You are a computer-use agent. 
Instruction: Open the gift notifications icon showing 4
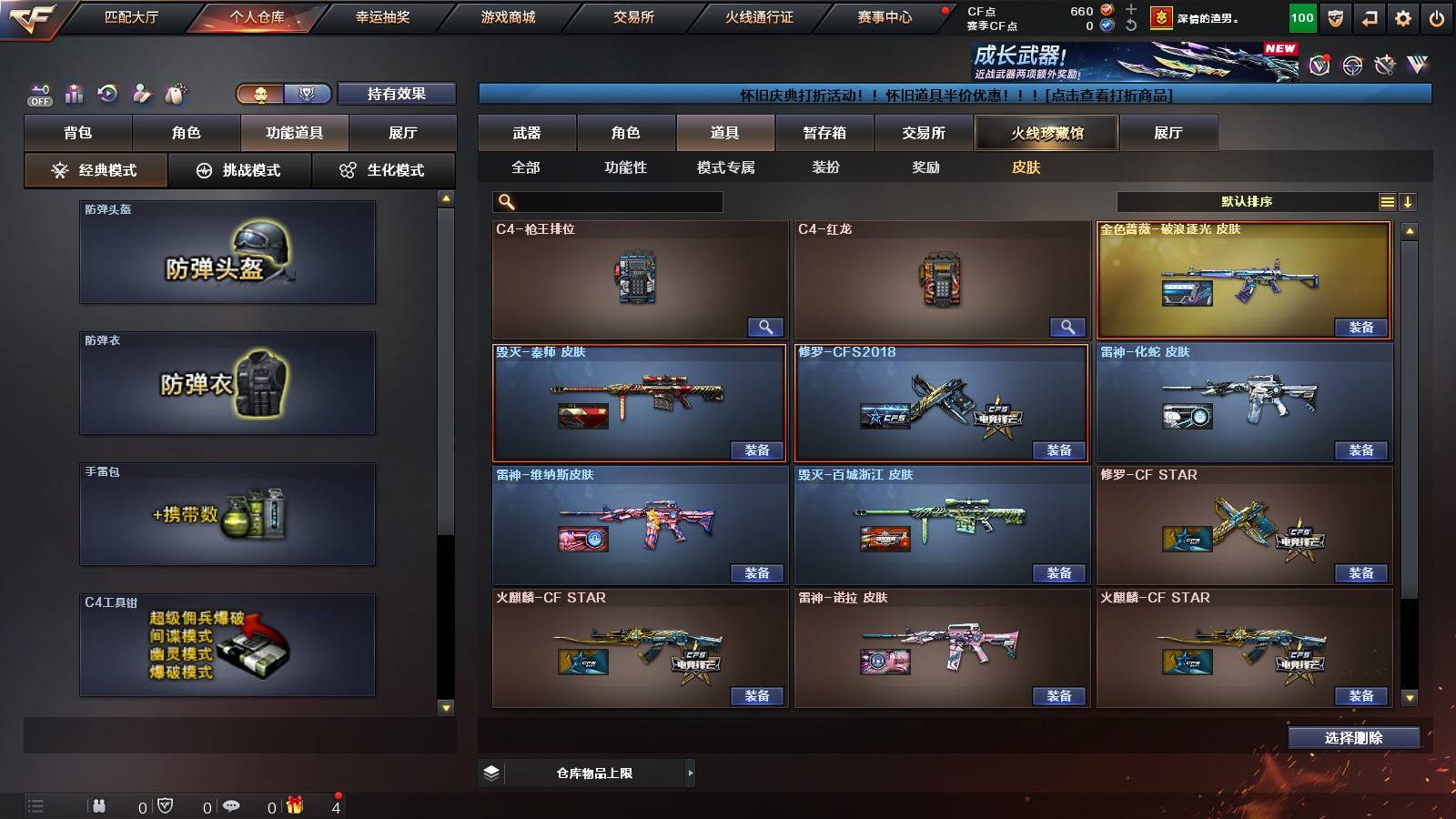click(296, 804)
